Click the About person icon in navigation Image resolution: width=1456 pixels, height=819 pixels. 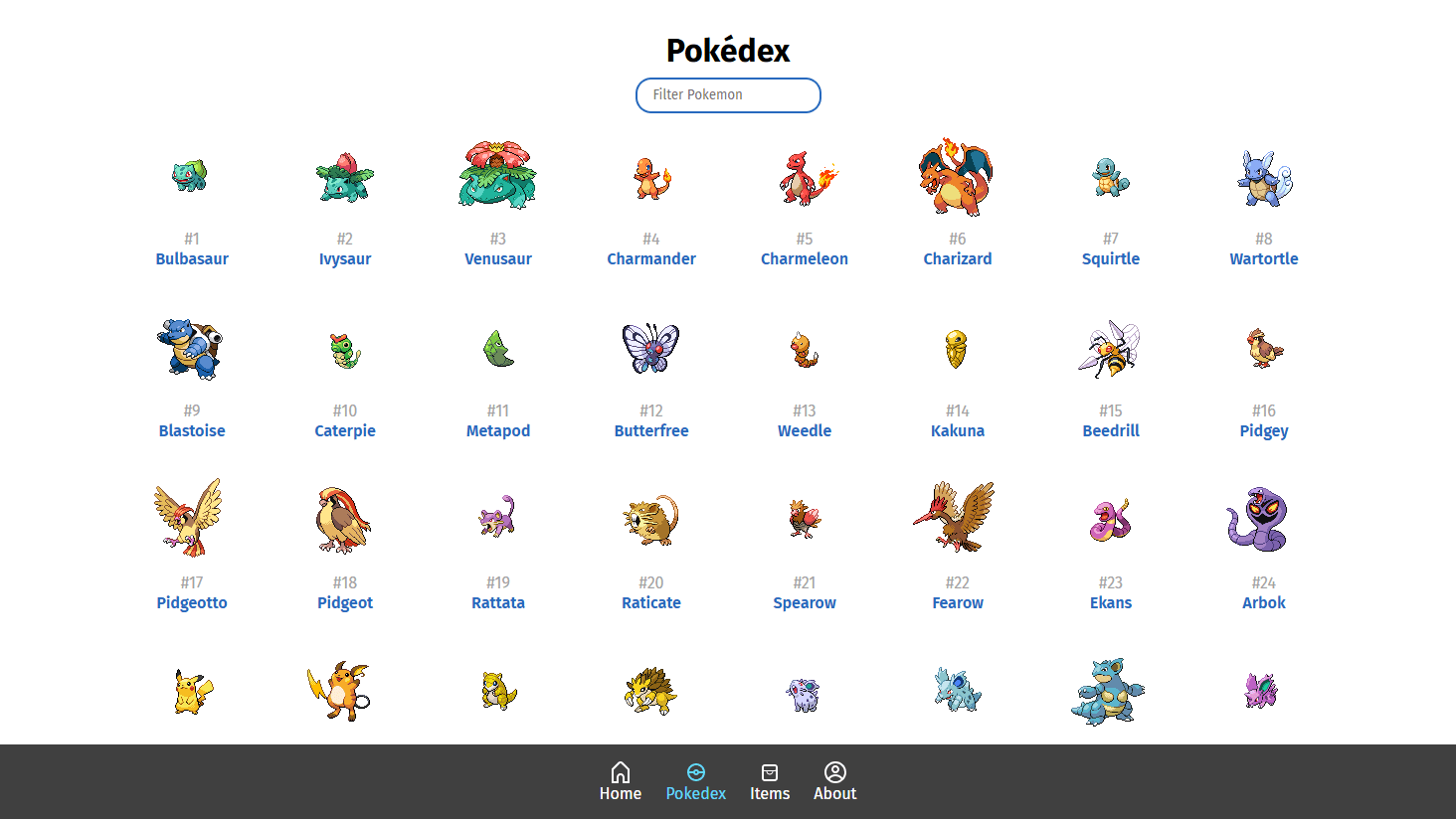834,770
